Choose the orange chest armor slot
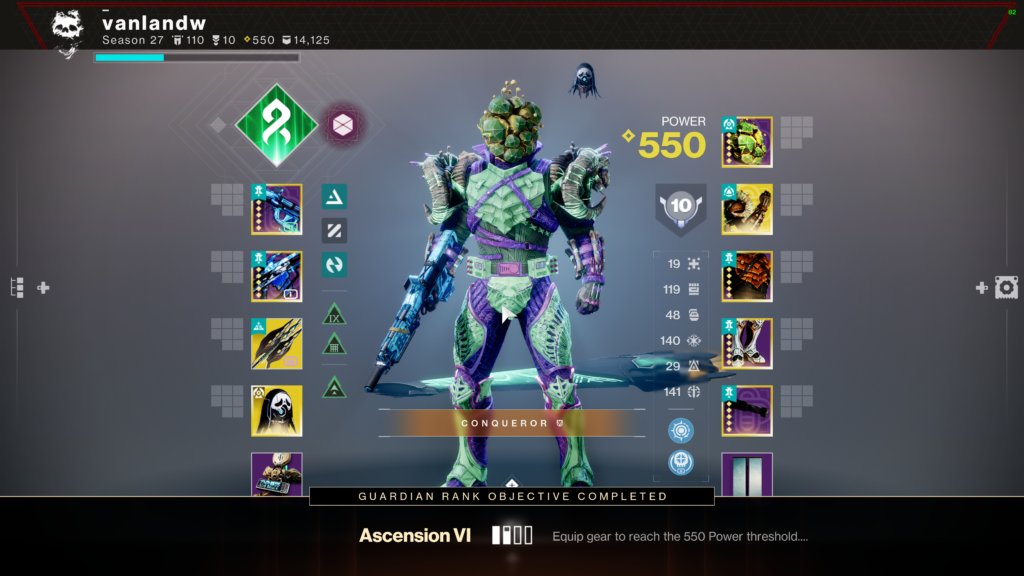The width and height of the screenshot is (1024, 576). (747, 276)
